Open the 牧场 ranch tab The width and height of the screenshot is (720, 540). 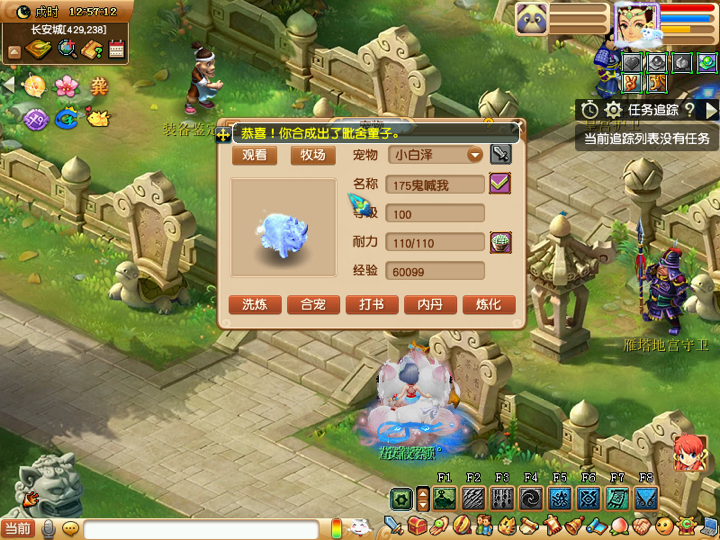coord(313,155)
